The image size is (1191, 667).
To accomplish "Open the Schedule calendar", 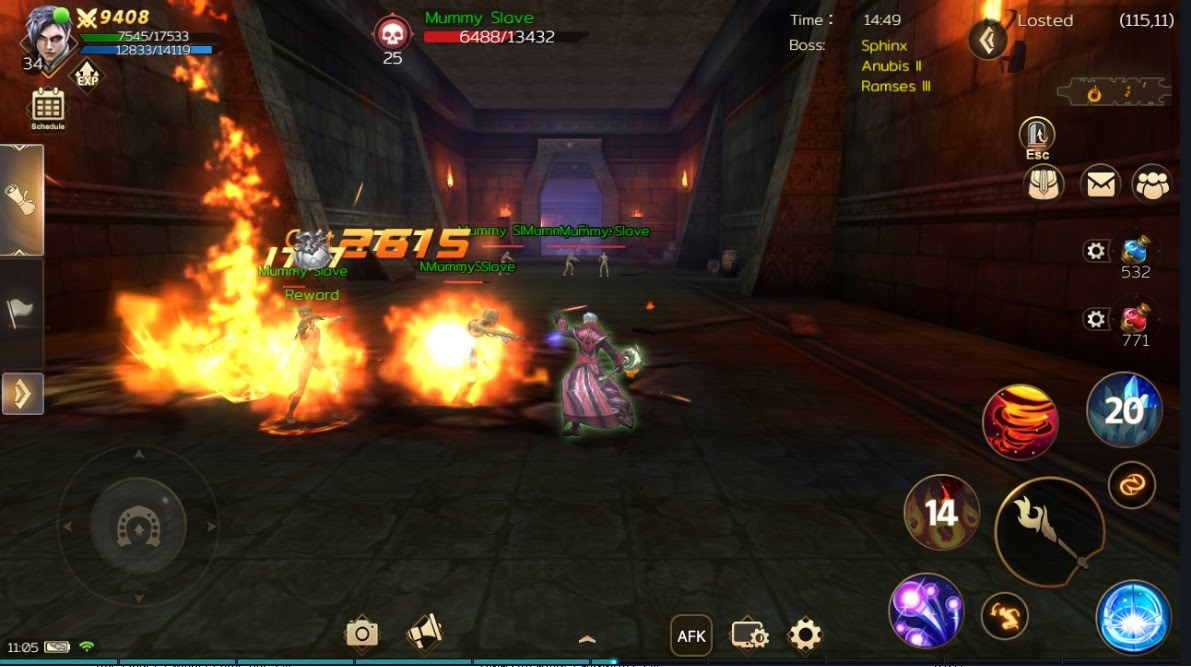I will (48, 107).
